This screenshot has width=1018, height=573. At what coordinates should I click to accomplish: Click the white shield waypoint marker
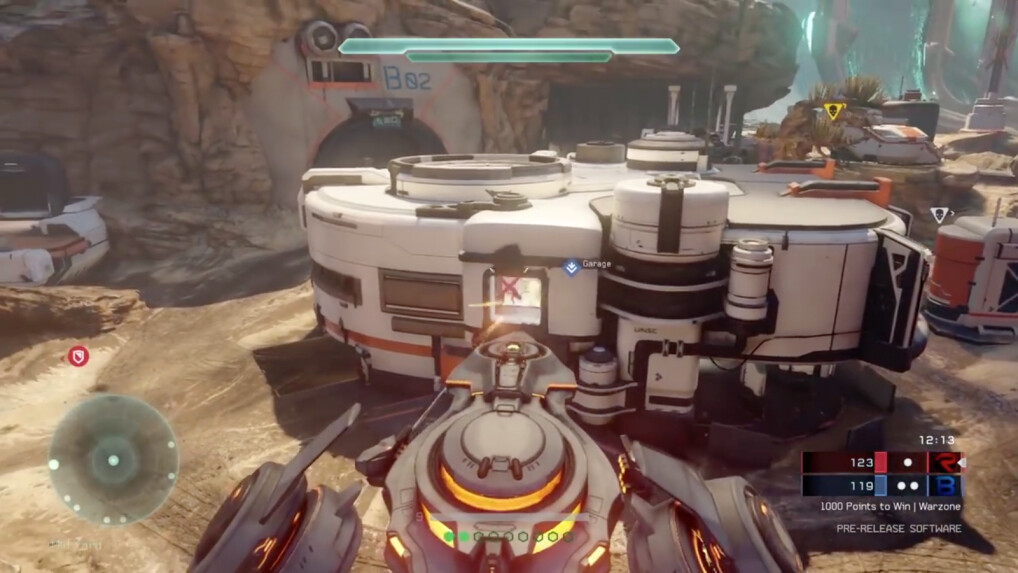click(939, 215)
